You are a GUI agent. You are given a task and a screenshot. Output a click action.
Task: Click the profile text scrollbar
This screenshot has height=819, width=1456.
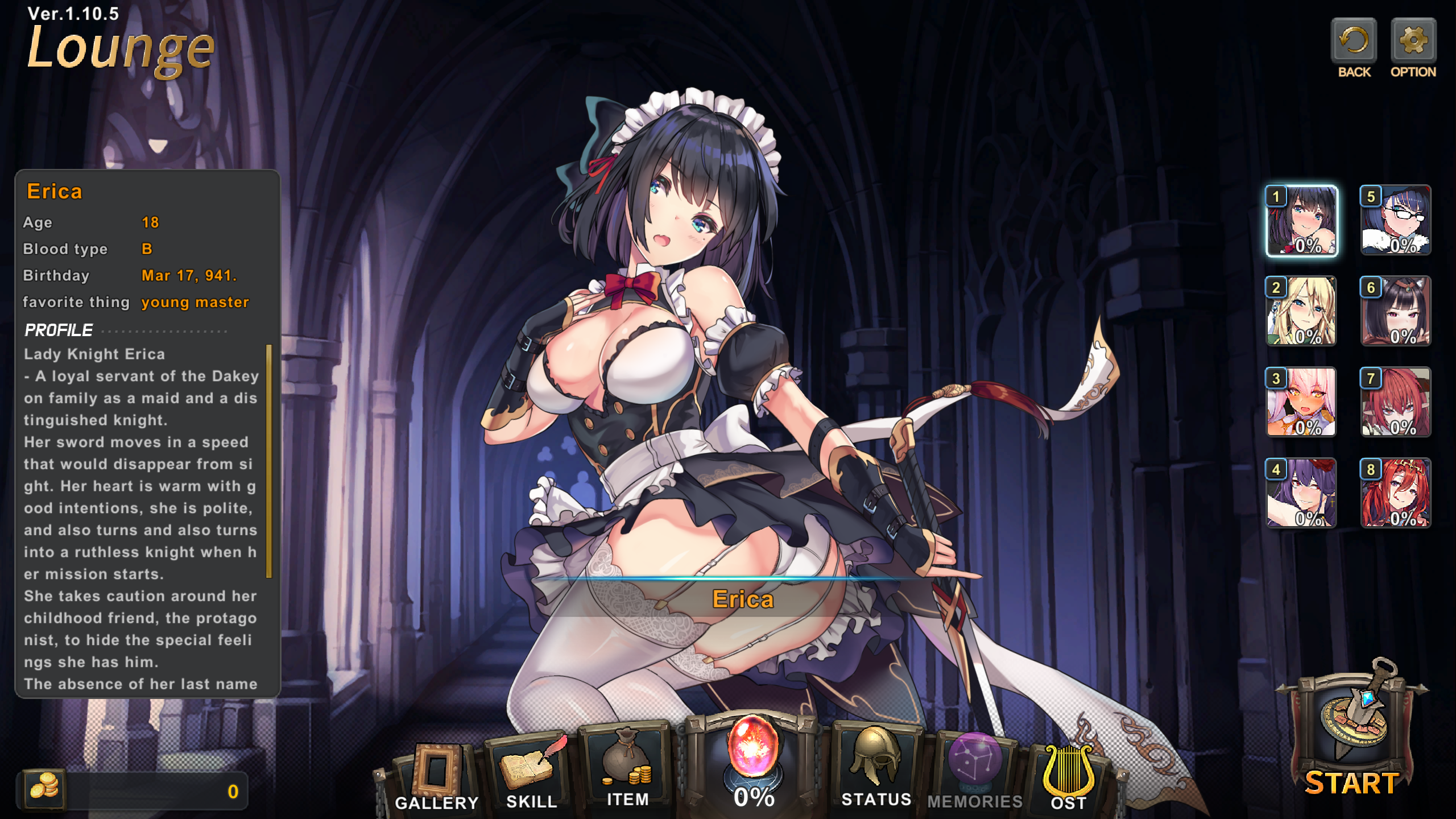click(269, 461)
